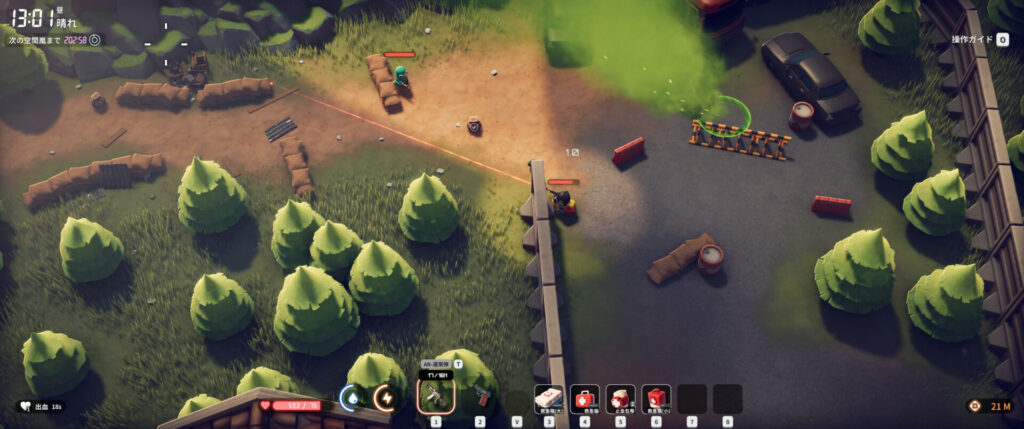1024x429 pixels.
Task: Choose the hemostatic bandage item
Action: pyautogui.click(x=620, y=399)
